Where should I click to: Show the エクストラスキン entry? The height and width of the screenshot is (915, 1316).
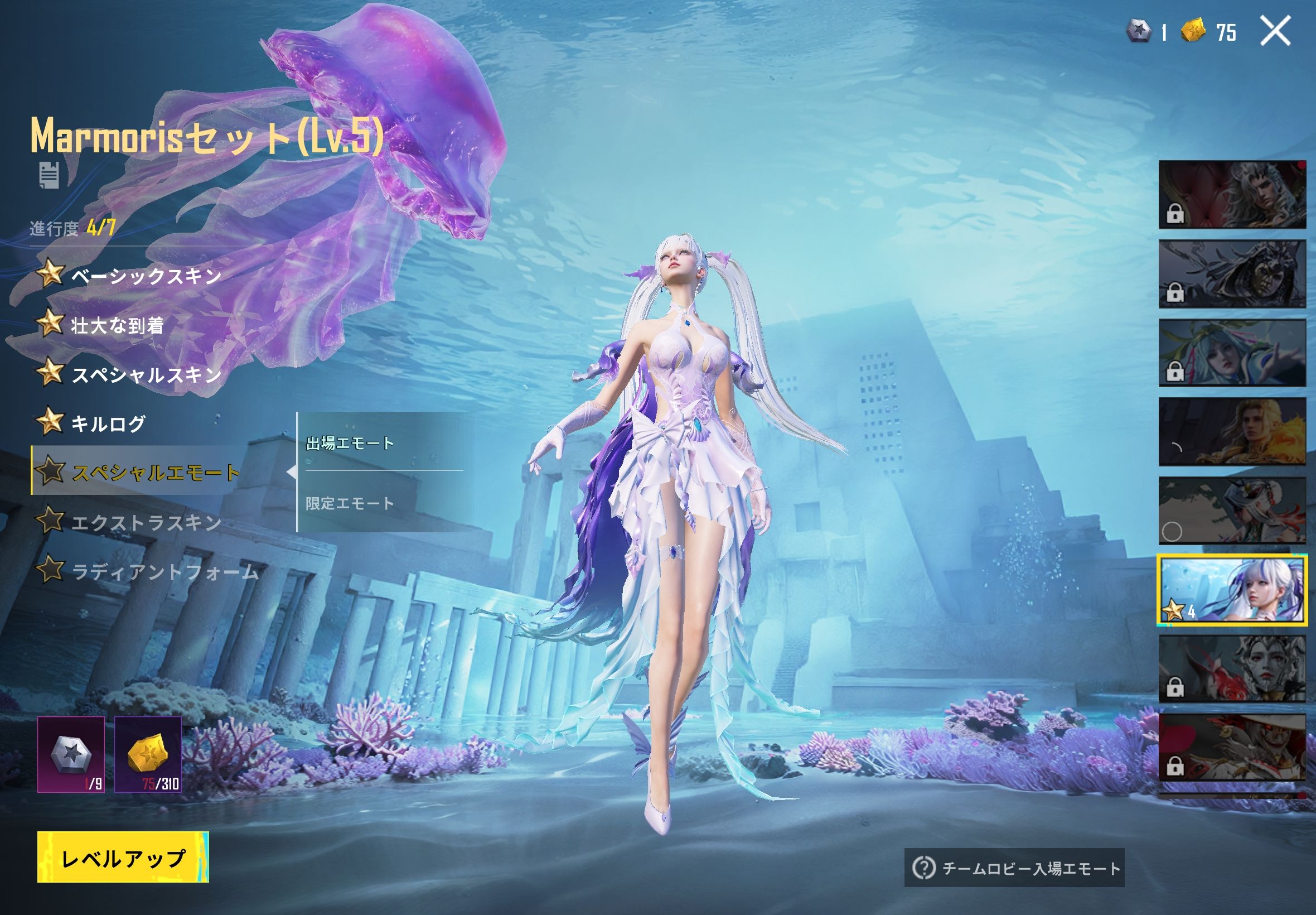point(146,522)
